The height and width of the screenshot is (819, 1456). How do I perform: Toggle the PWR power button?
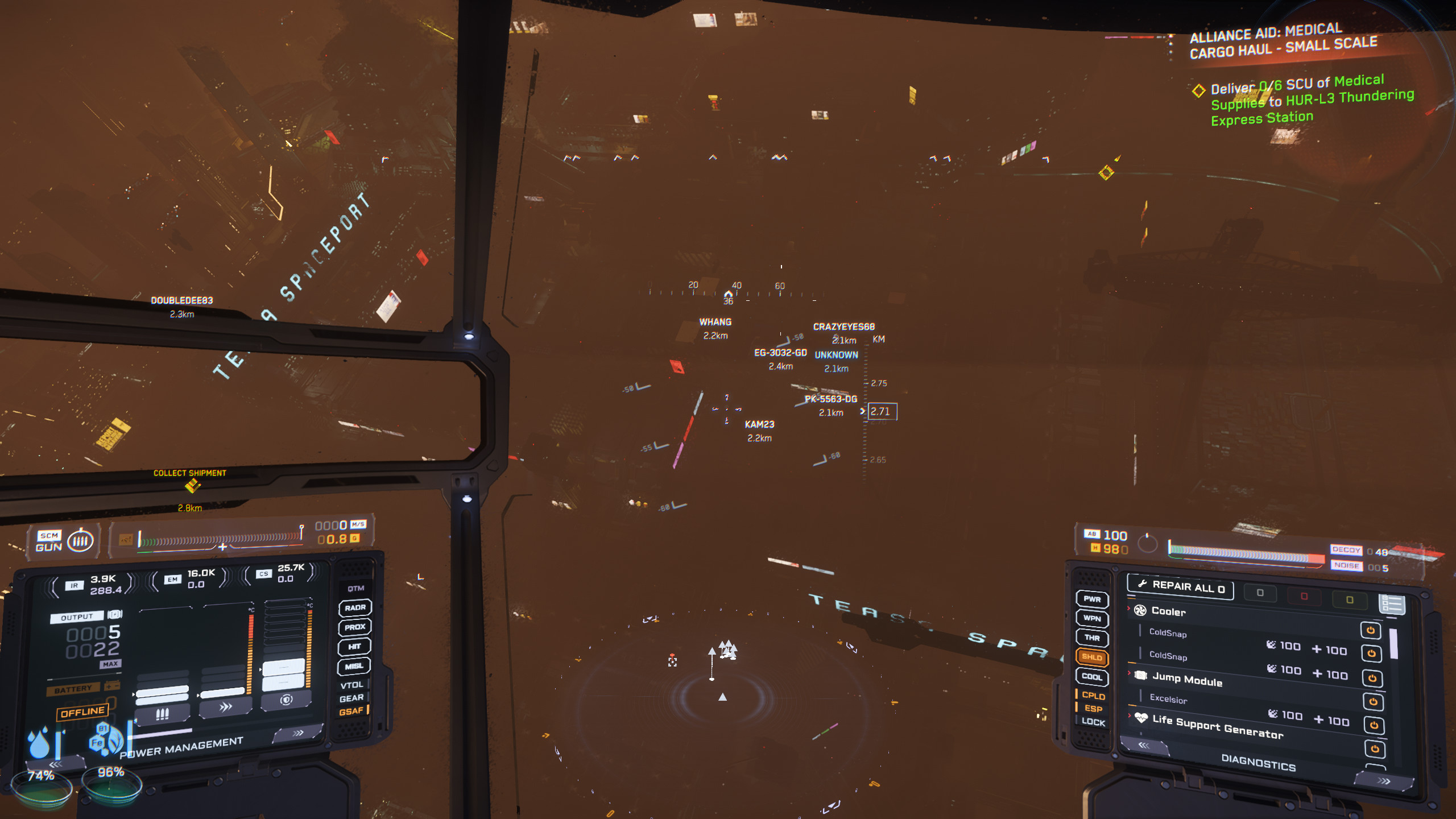coord(1092,599)
